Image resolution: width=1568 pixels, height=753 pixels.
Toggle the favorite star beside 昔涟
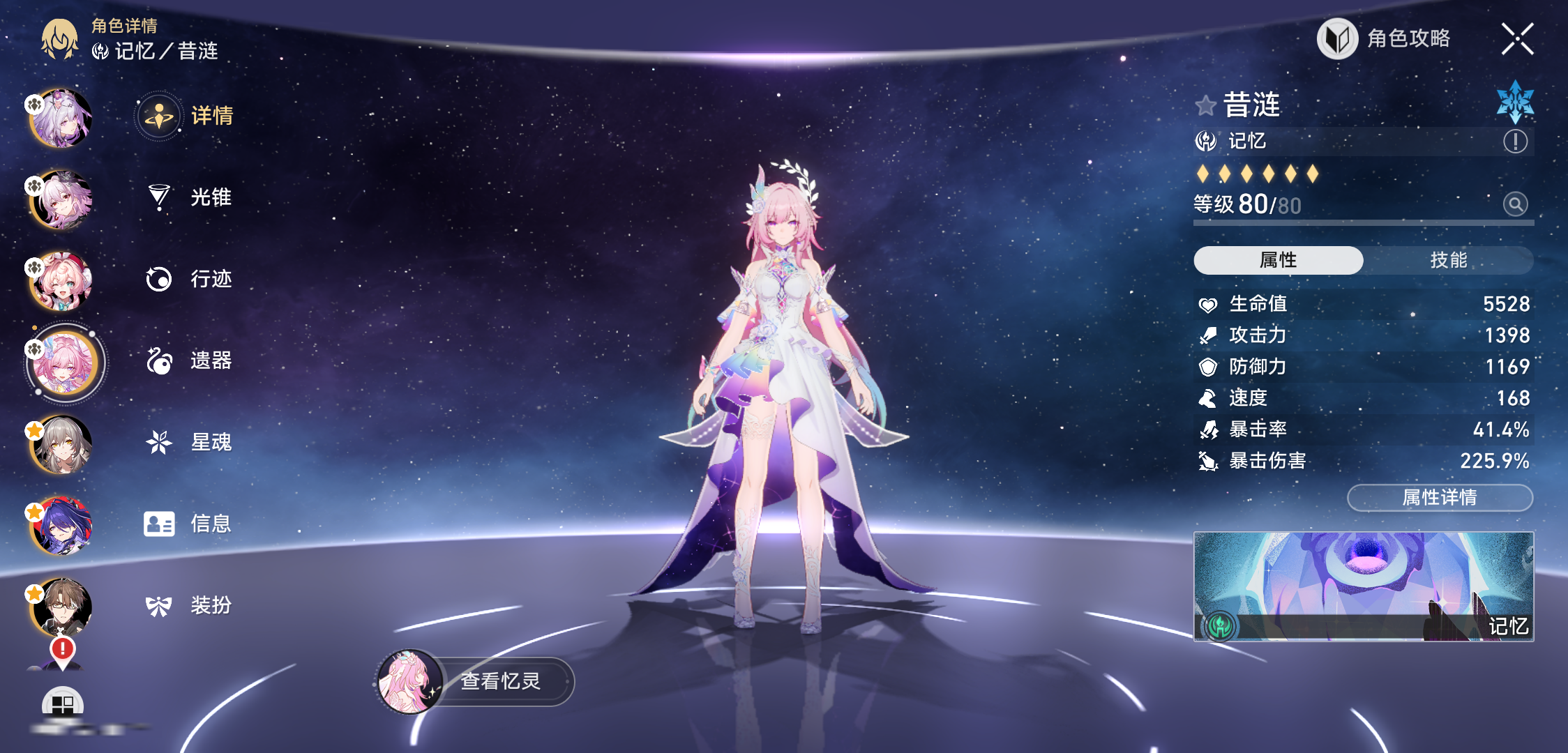(x=1205, y=106)
